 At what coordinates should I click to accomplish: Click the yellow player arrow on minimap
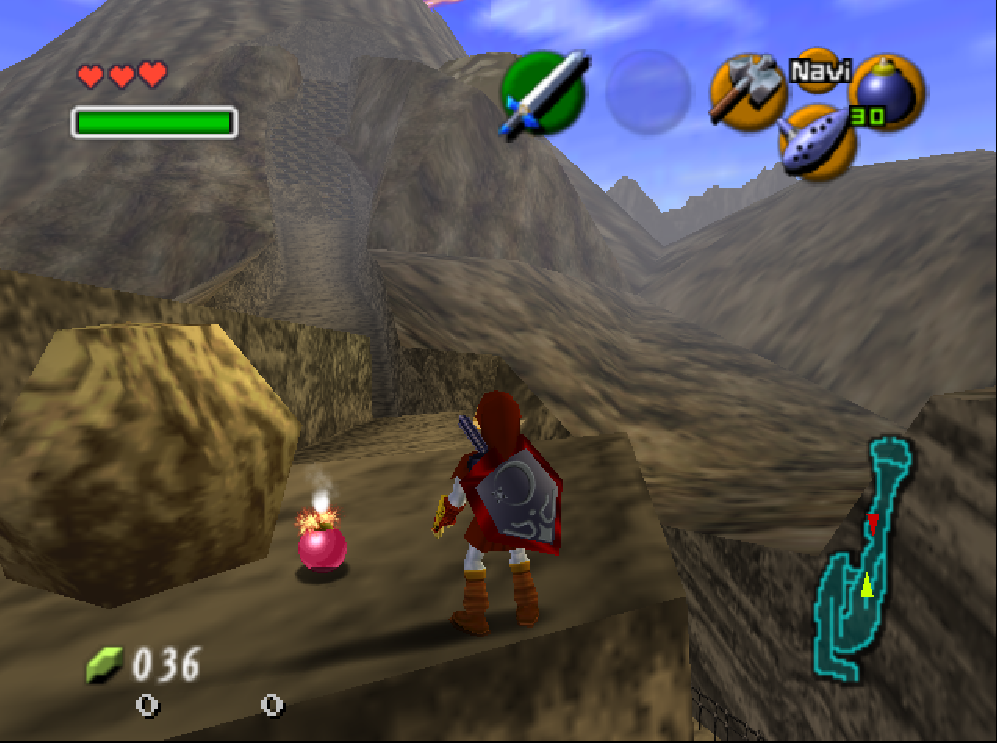(x=866, y=585)
